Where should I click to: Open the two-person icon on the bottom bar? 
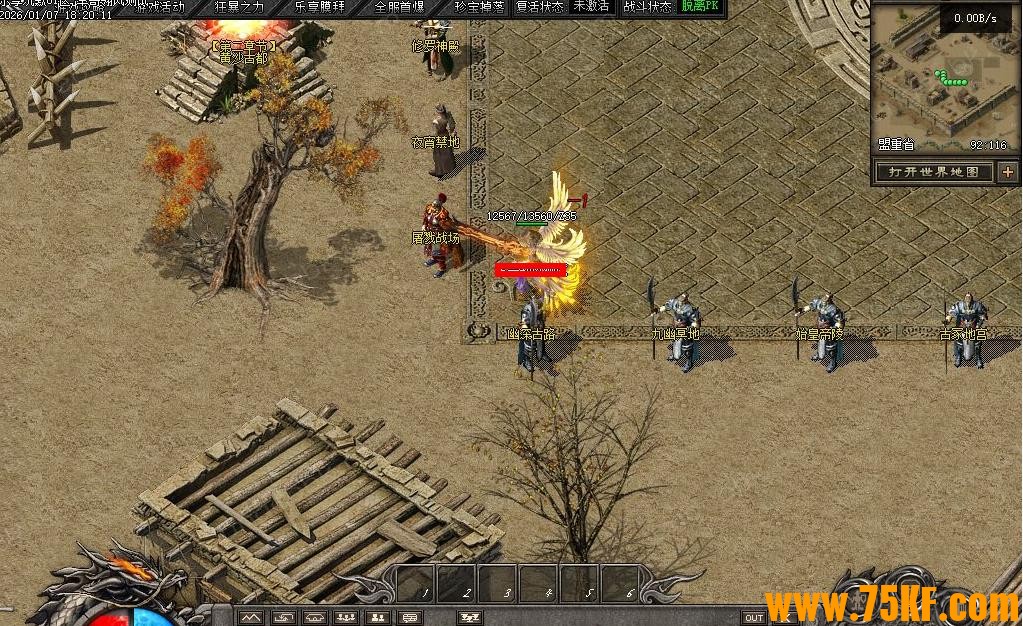pos(378,617)
